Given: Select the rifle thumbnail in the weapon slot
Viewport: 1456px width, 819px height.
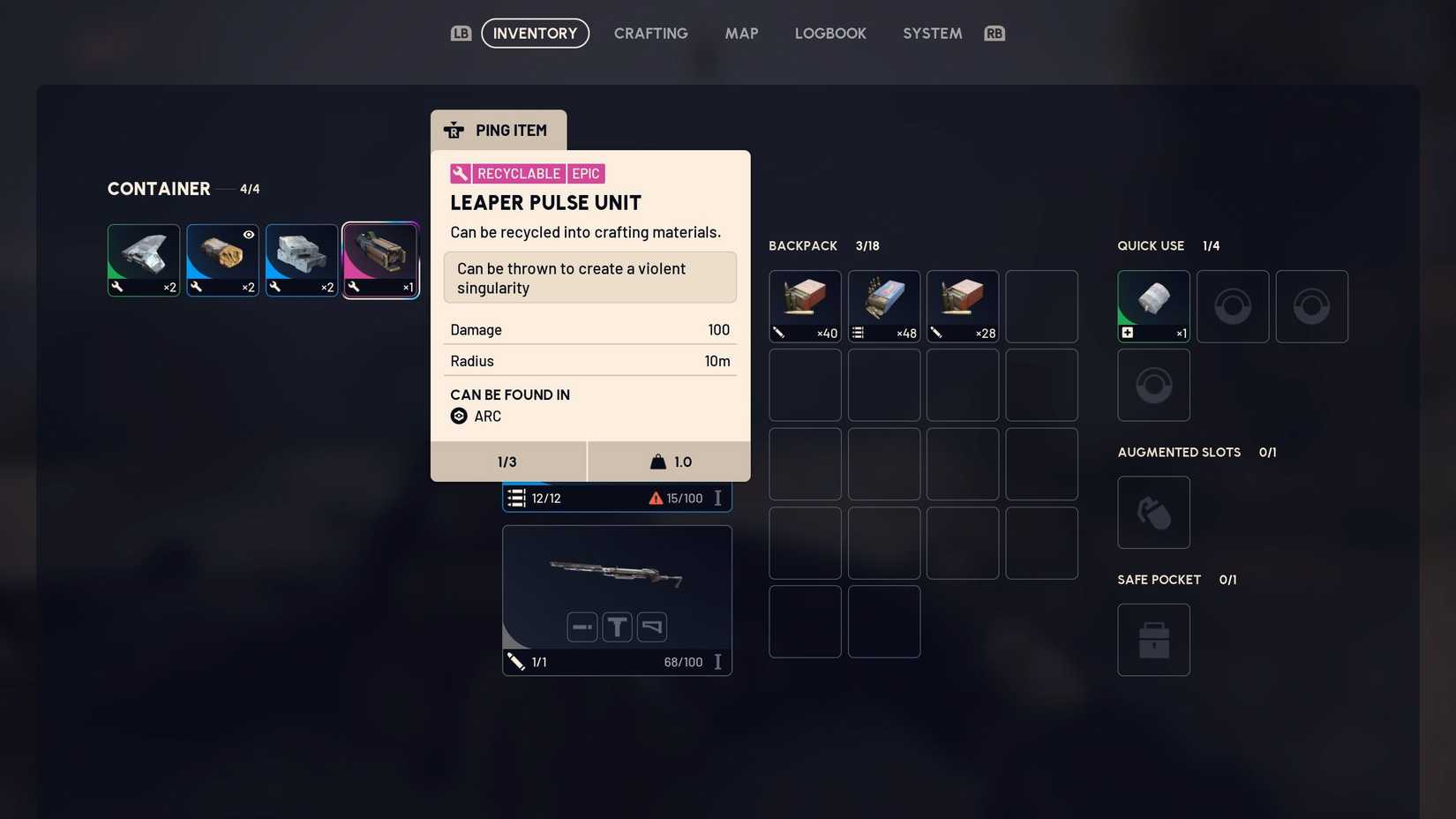Looking at the screenshot, I should coord(616,574).
